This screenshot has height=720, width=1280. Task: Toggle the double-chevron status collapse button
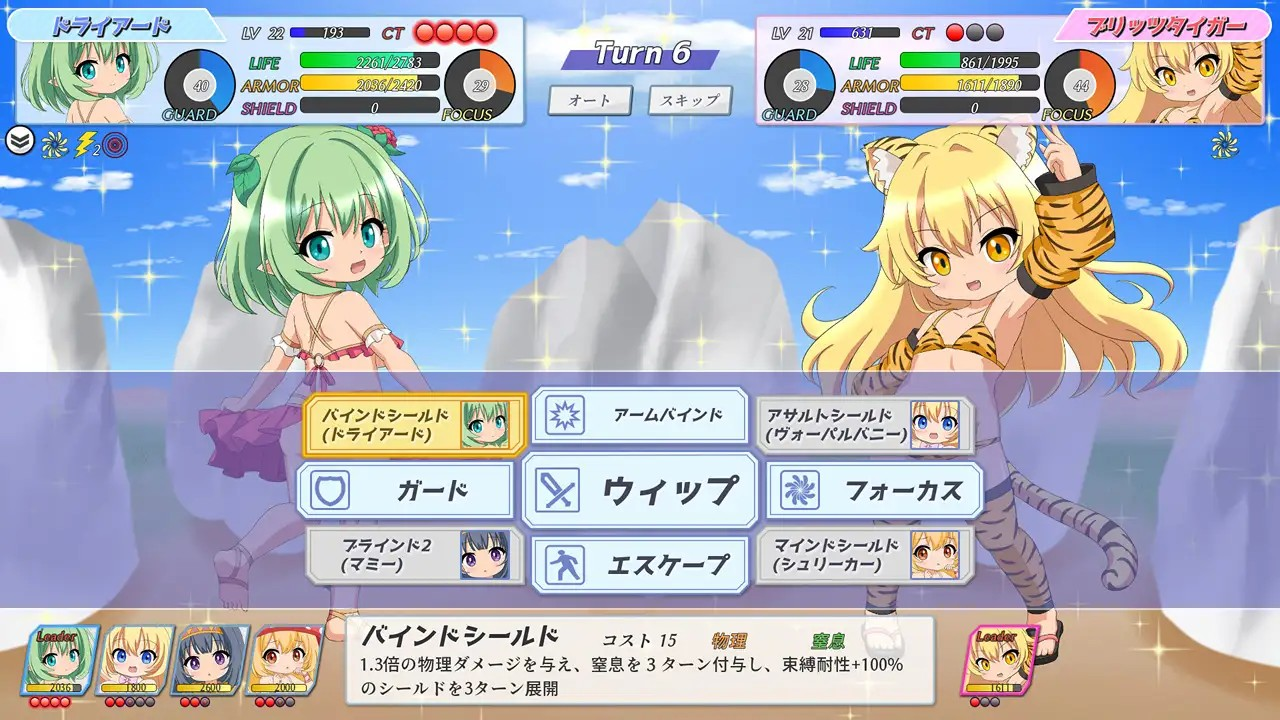pos(18,140)
